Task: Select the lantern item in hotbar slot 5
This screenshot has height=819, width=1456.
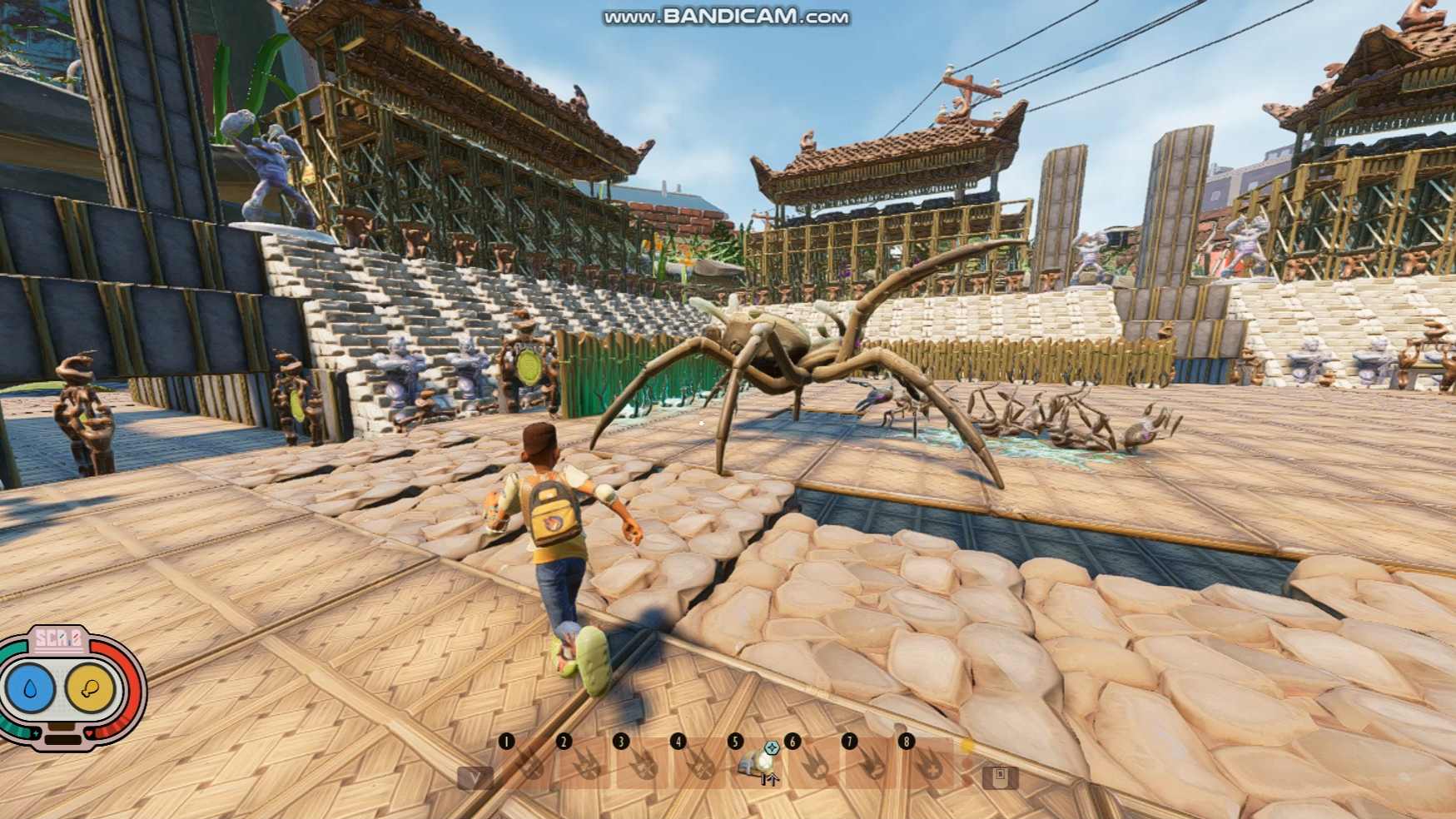Action: [x=757, y=762]
